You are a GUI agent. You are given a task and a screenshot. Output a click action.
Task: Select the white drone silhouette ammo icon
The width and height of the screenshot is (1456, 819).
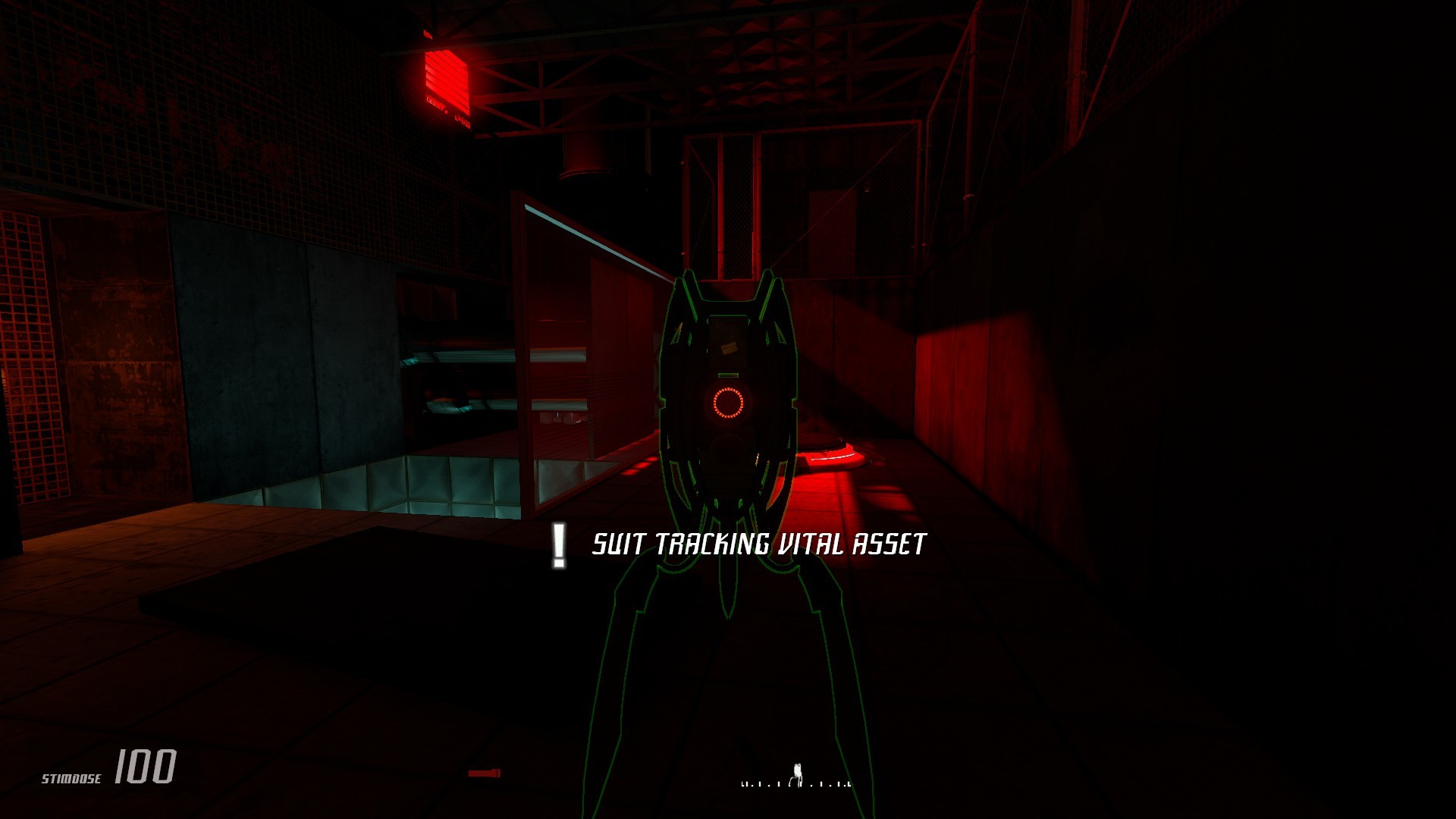[x=798, y=770]
